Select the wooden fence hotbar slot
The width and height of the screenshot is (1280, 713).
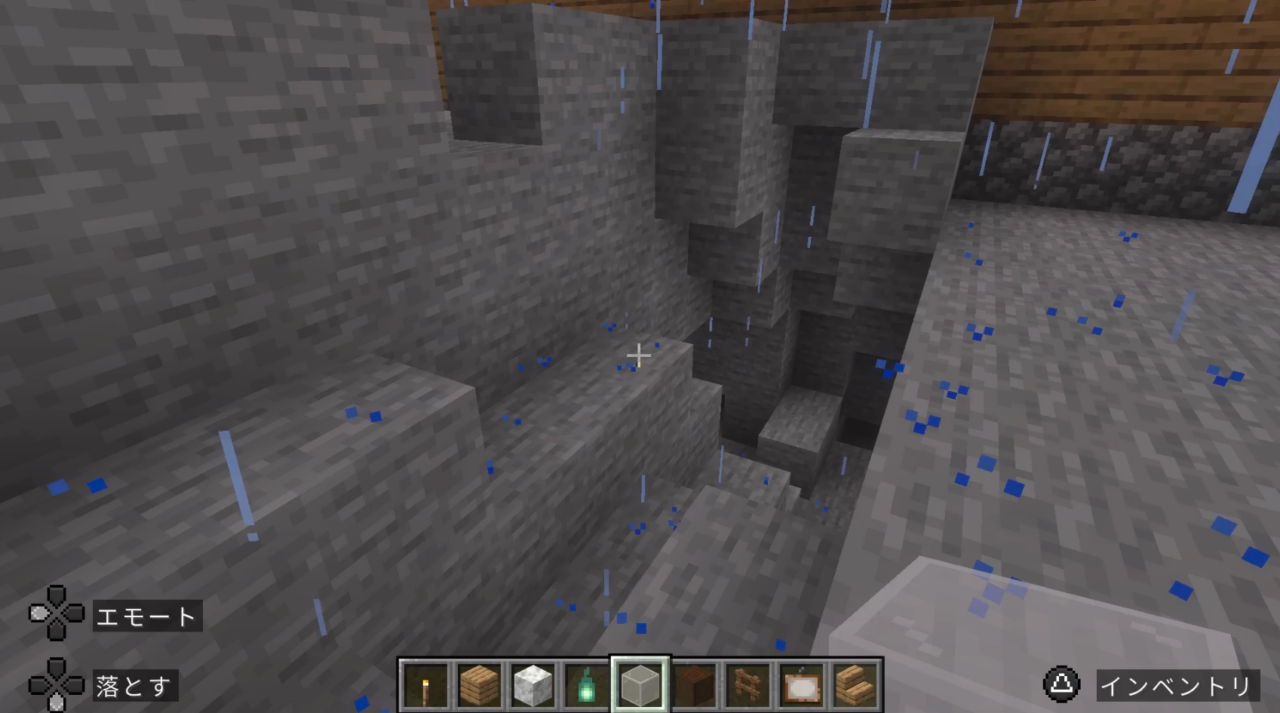coord(747,685)
